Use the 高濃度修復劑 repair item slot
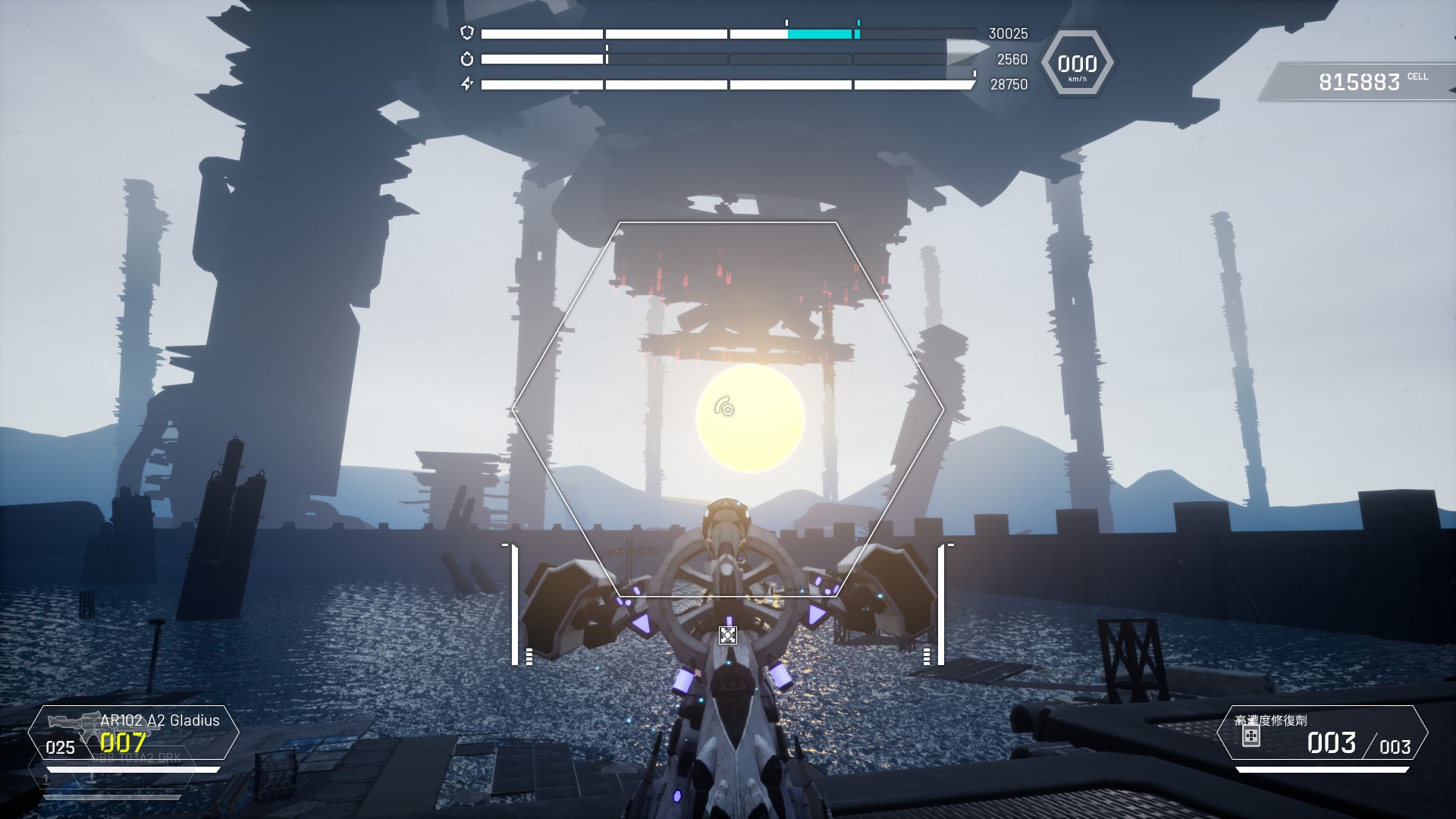Viewport: 1456px width, 819px height. 1322,733
